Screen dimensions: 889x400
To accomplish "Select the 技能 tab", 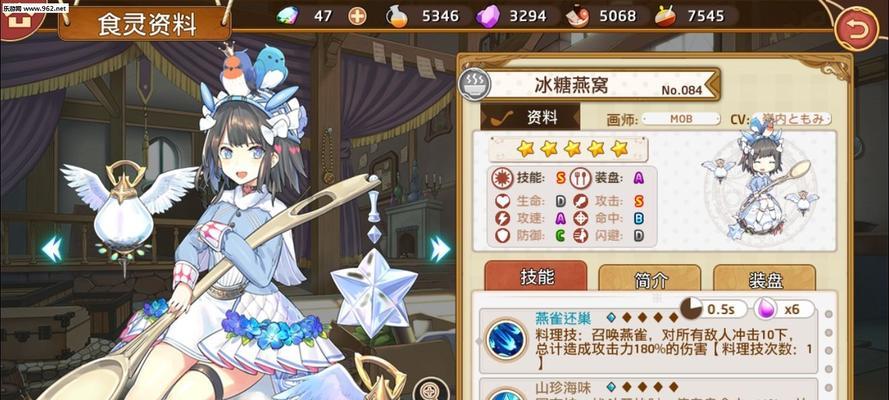I will tap(535, 277).
